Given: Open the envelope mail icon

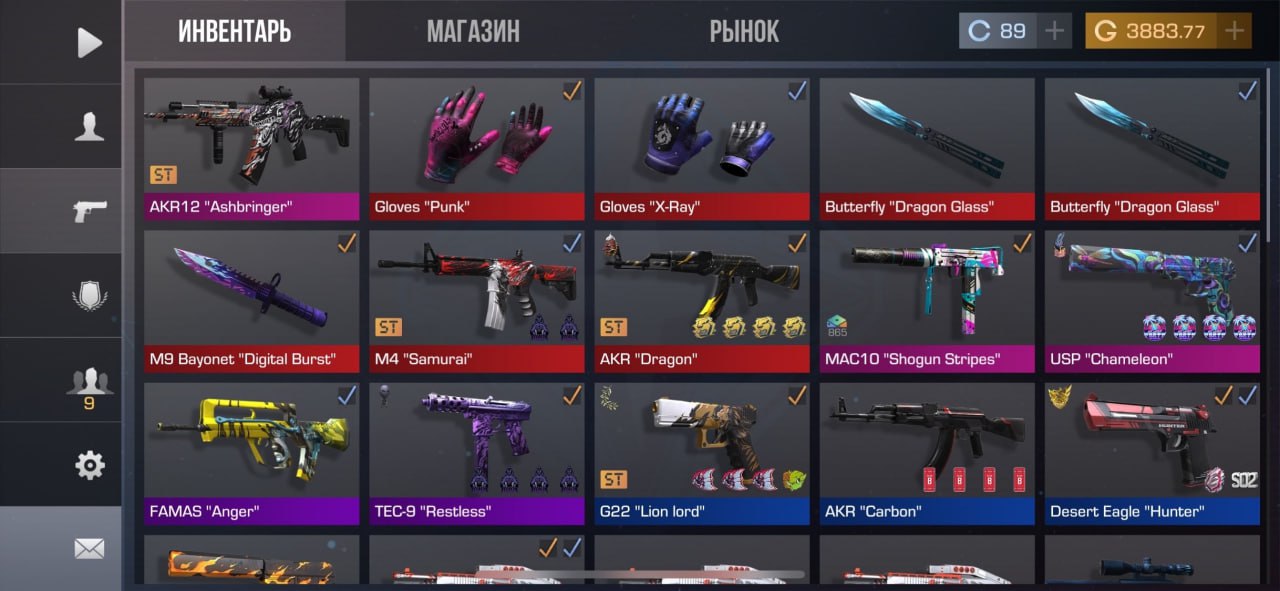Looking at the screenshot, I should [89, 548].
